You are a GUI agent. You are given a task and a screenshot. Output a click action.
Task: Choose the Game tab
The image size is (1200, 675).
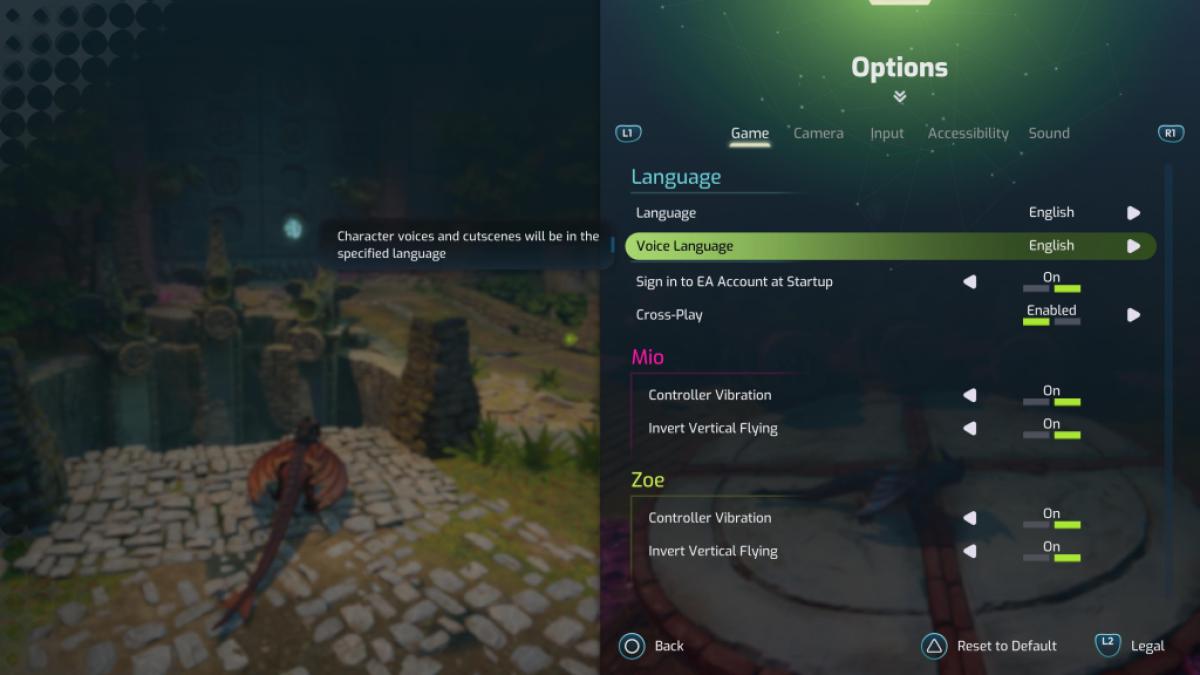click(x=749, y=133)
